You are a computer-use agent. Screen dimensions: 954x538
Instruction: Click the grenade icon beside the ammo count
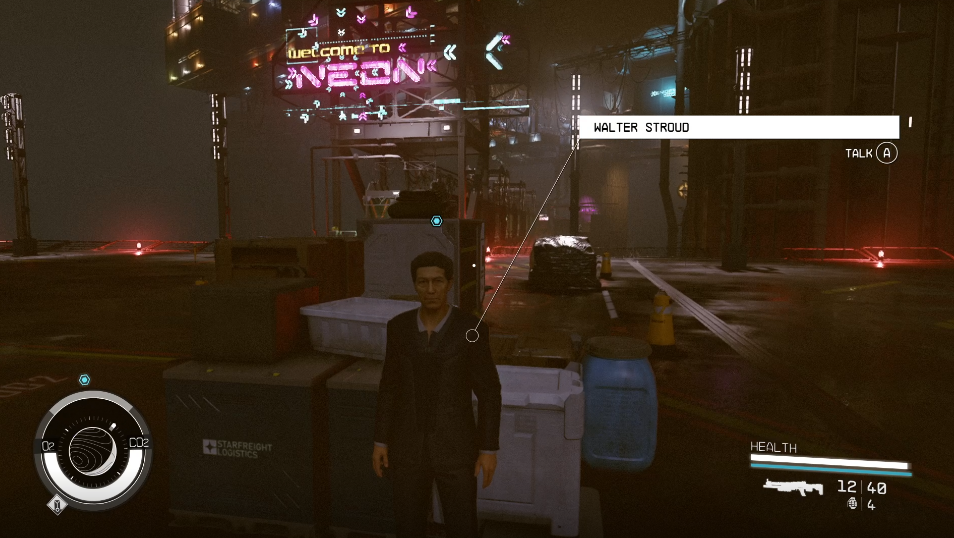point(851,505)
